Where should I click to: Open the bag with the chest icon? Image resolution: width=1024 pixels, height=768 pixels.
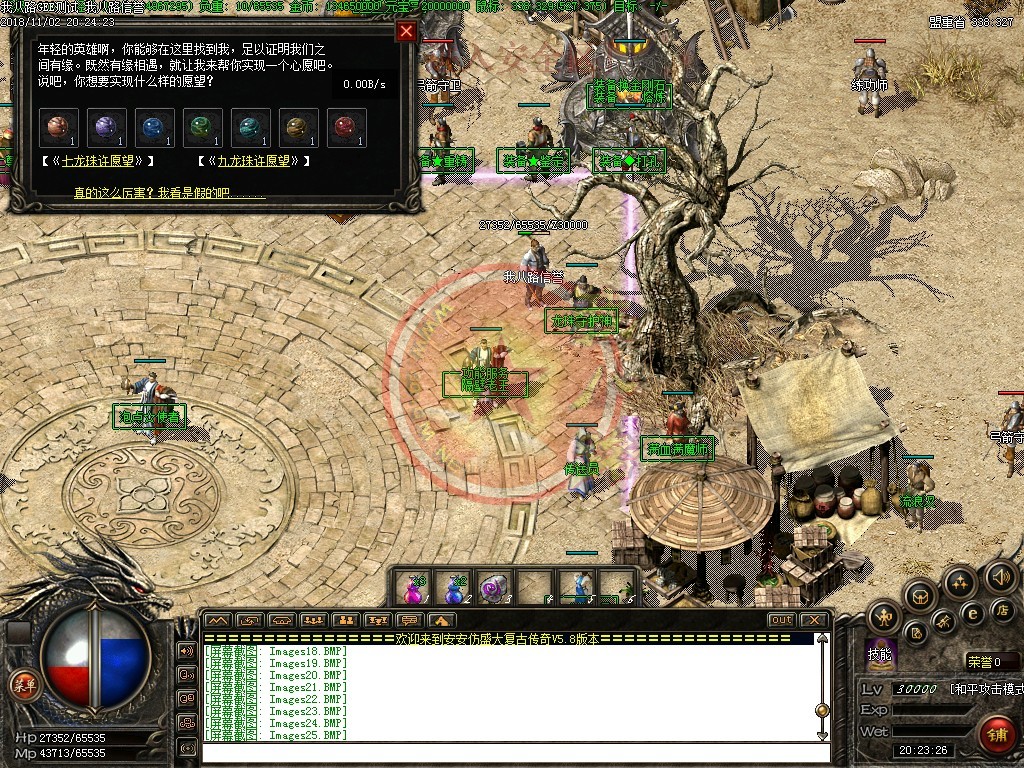tap(921, 597)
